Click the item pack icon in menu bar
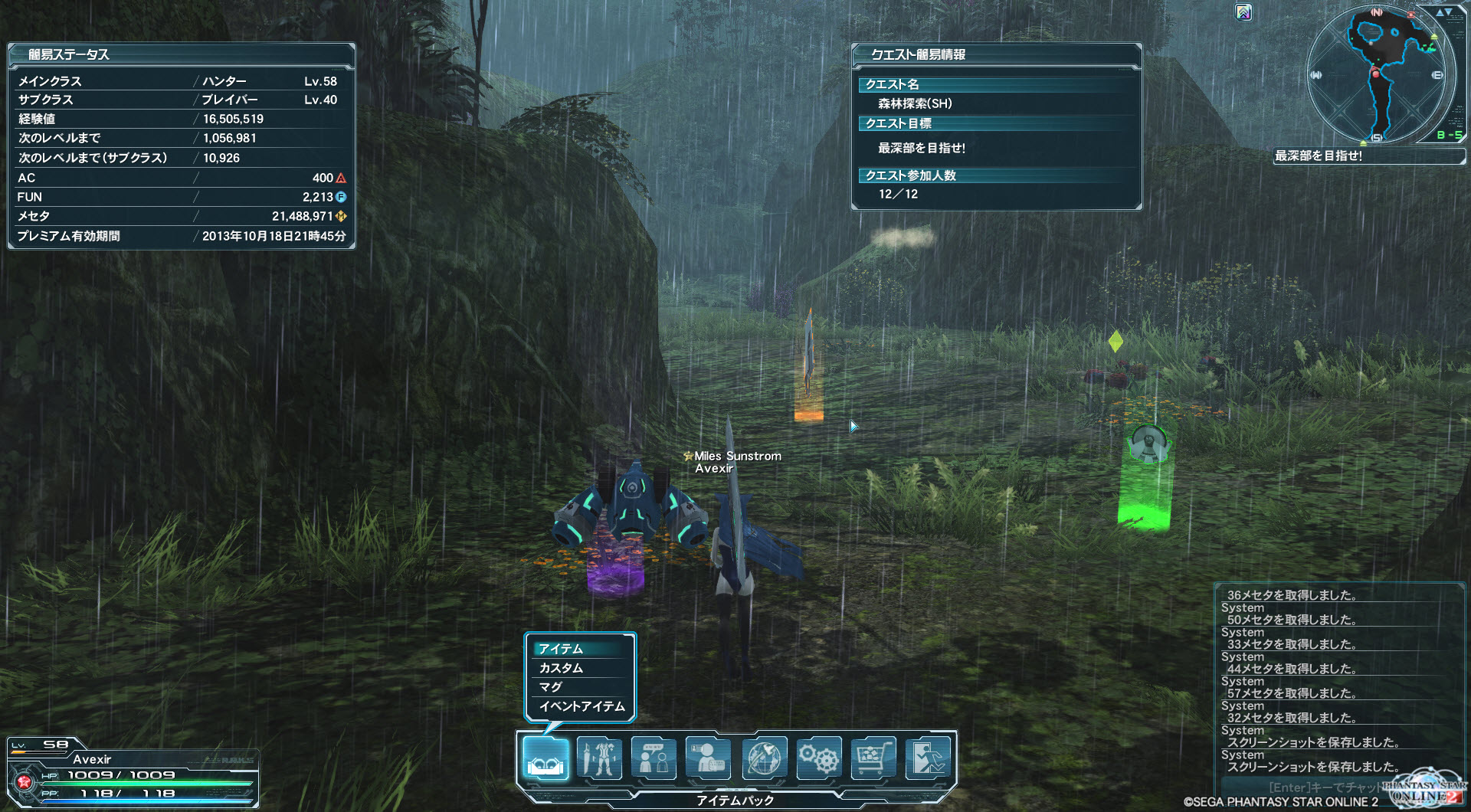1471x812 pixels. pyautogui.click(x=545, y=758)
